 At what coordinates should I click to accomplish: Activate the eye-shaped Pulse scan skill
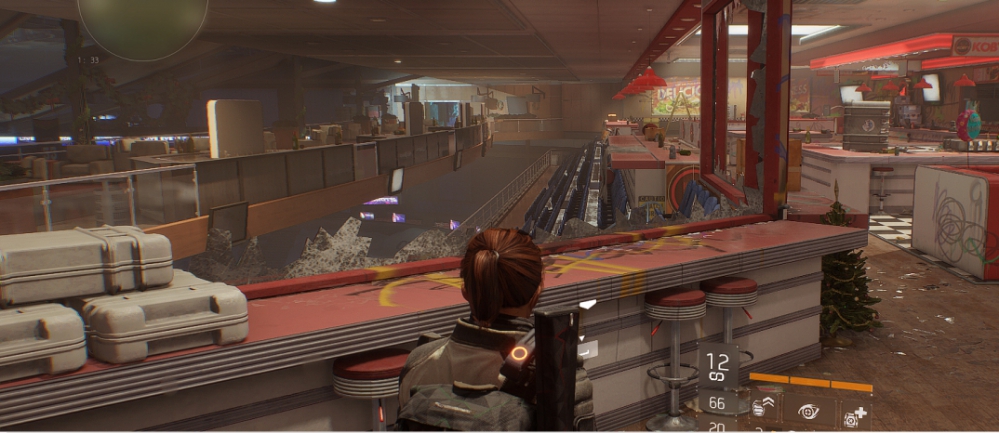(808, 411)
